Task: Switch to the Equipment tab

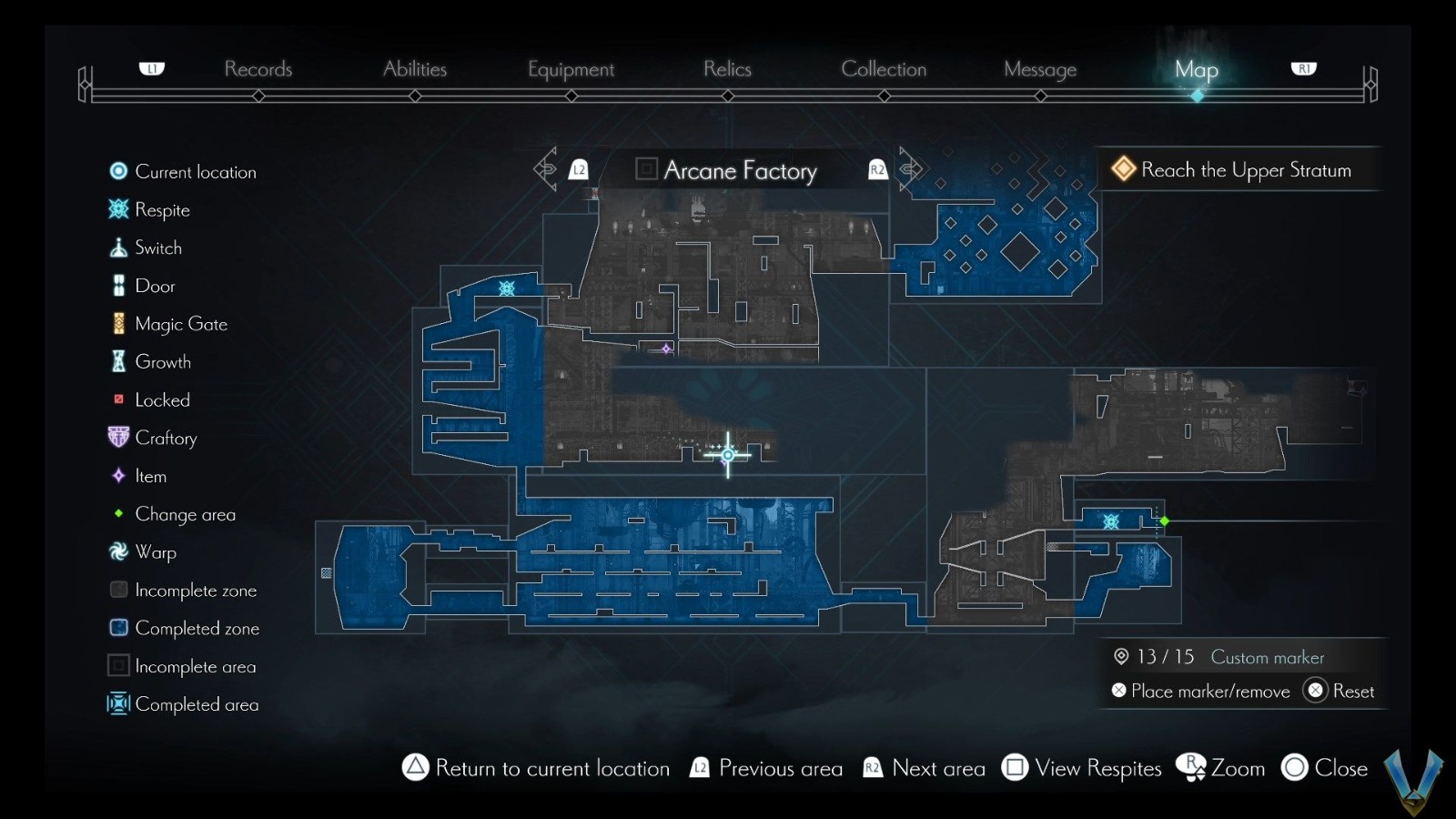Action: click(x=571, y=68)
